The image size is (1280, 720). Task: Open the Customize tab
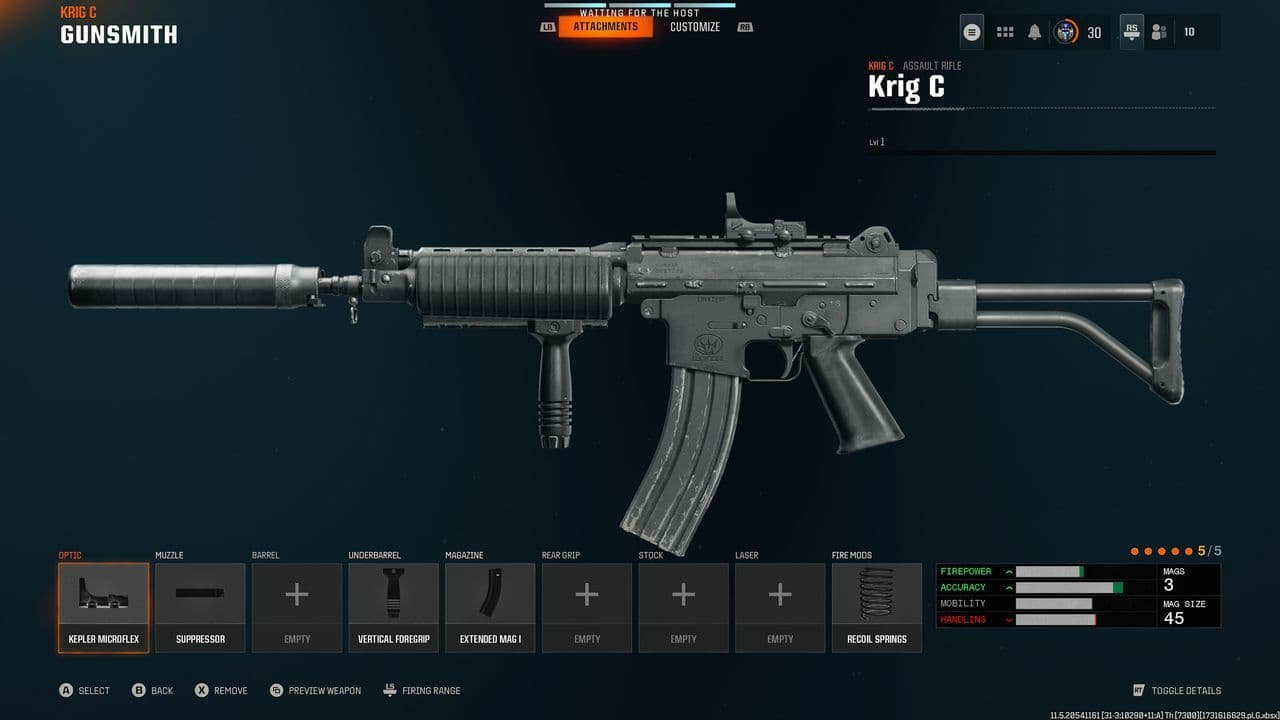695,27
